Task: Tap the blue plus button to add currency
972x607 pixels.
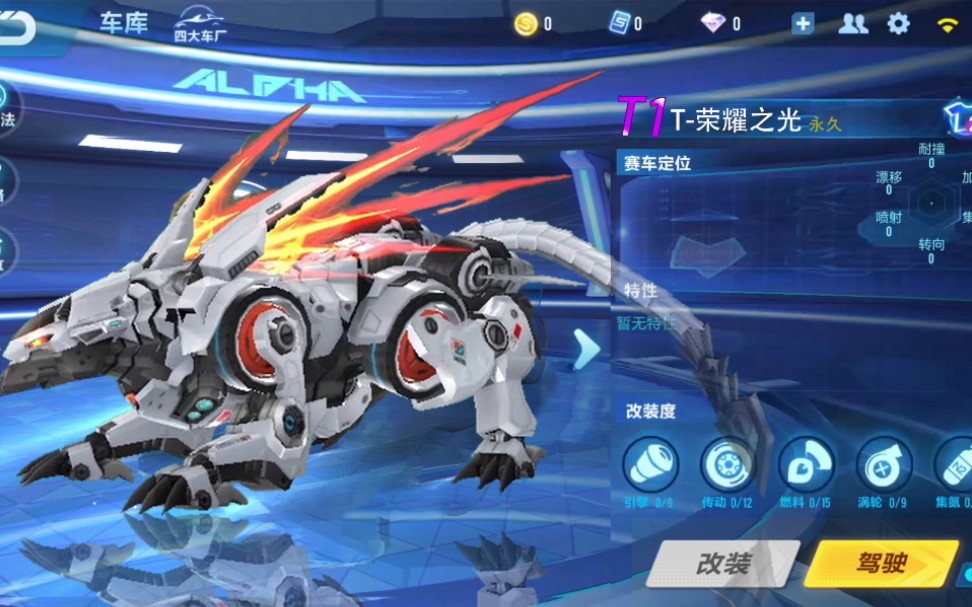Action: 803,24
